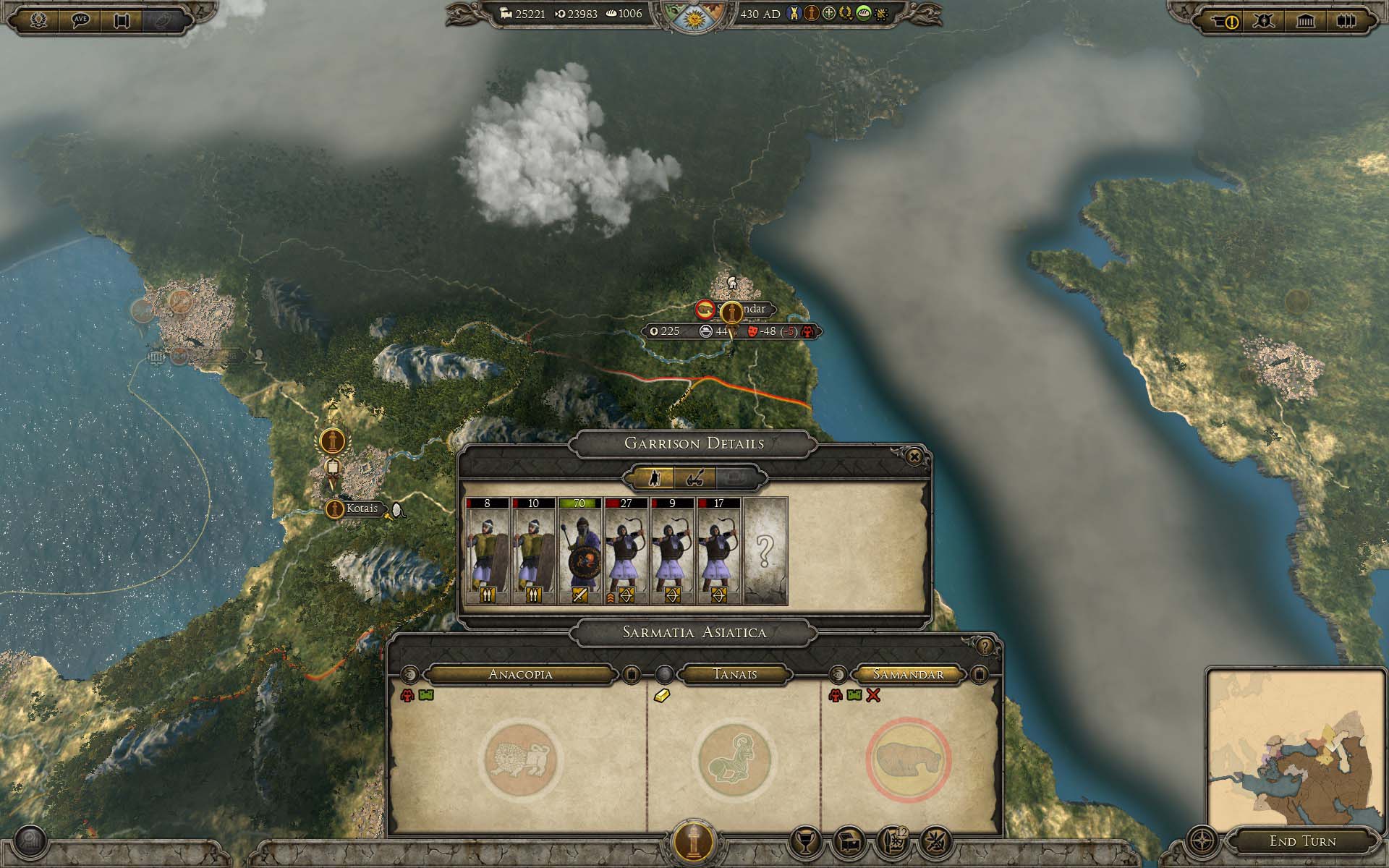Open the laurel wreath faction button

click(x=40, y=20)
